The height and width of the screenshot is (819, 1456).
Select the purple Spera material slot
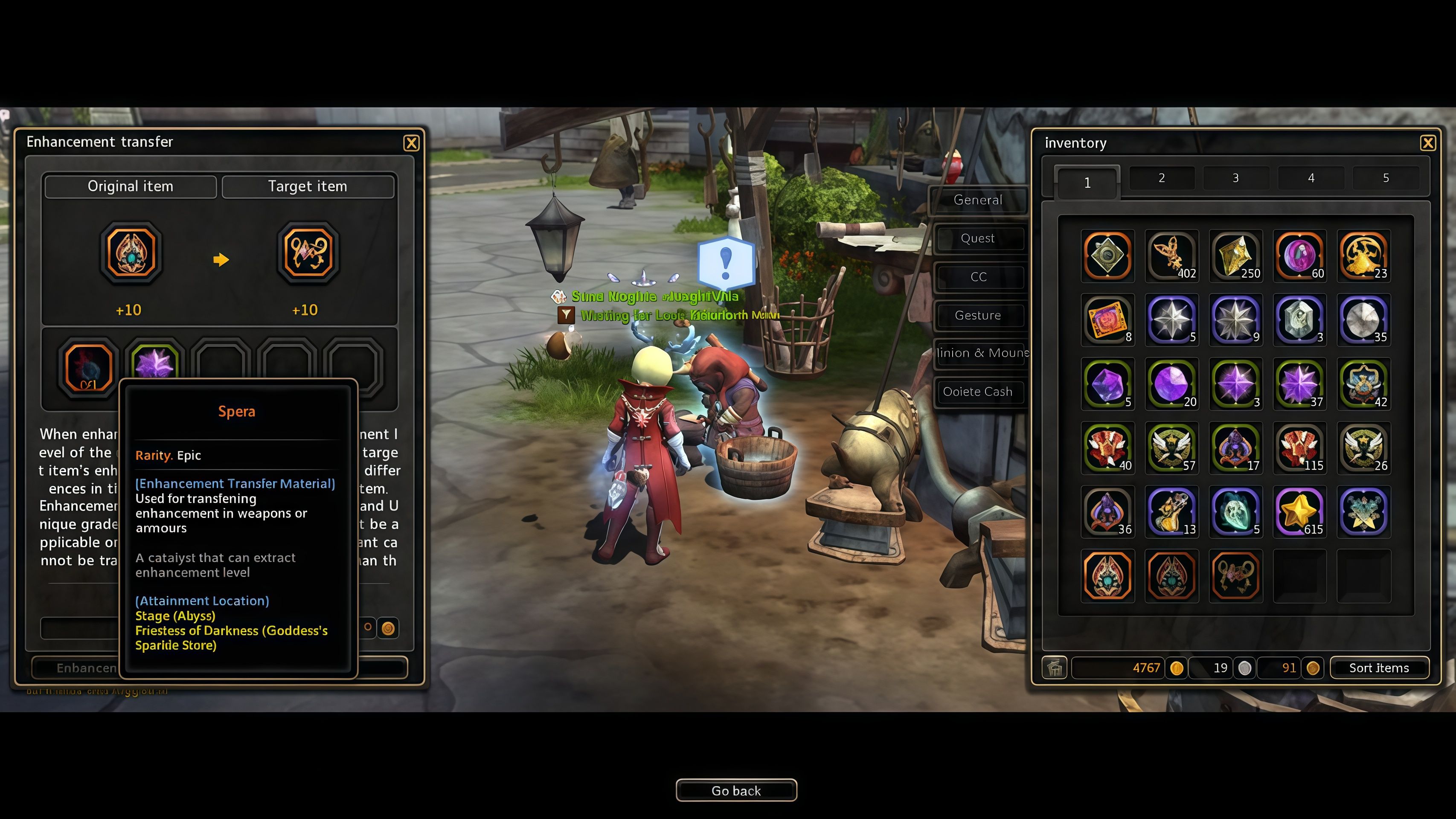pos(154,362)
